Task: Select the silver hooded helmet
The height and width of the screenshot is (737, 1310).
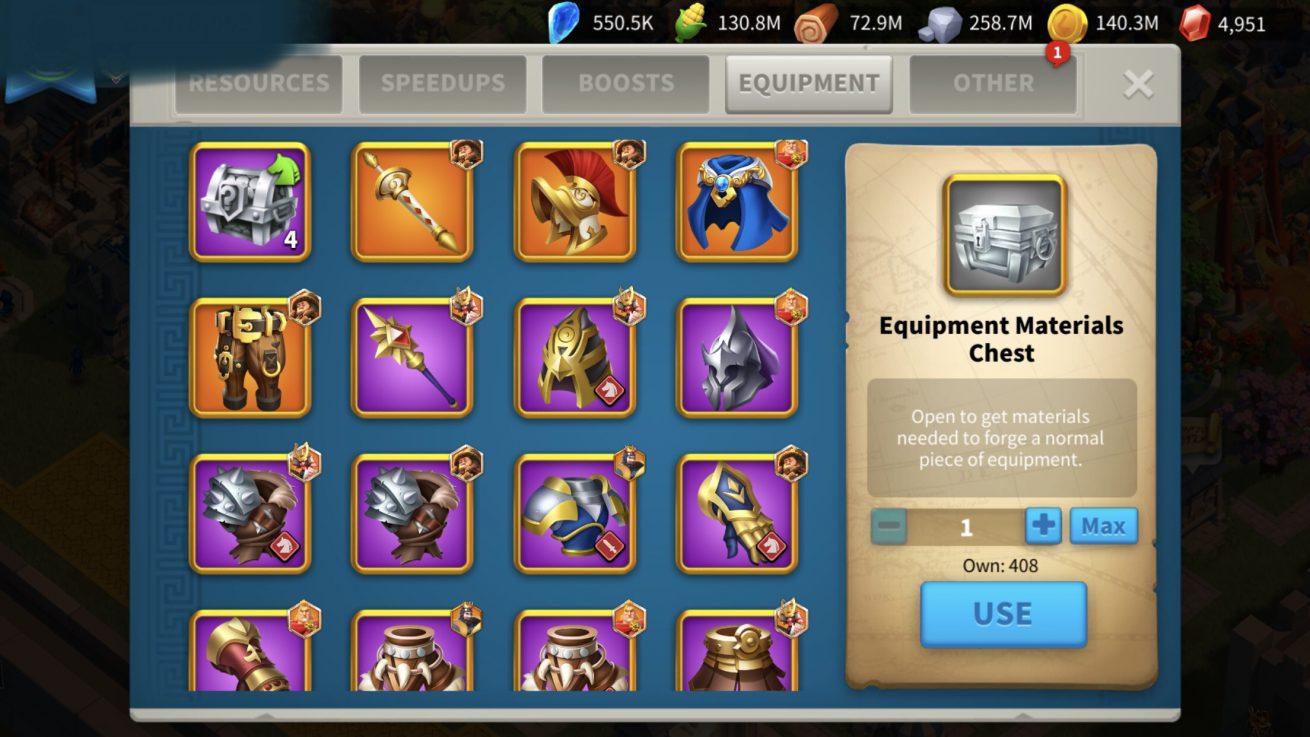Action: tap(737, 357)
